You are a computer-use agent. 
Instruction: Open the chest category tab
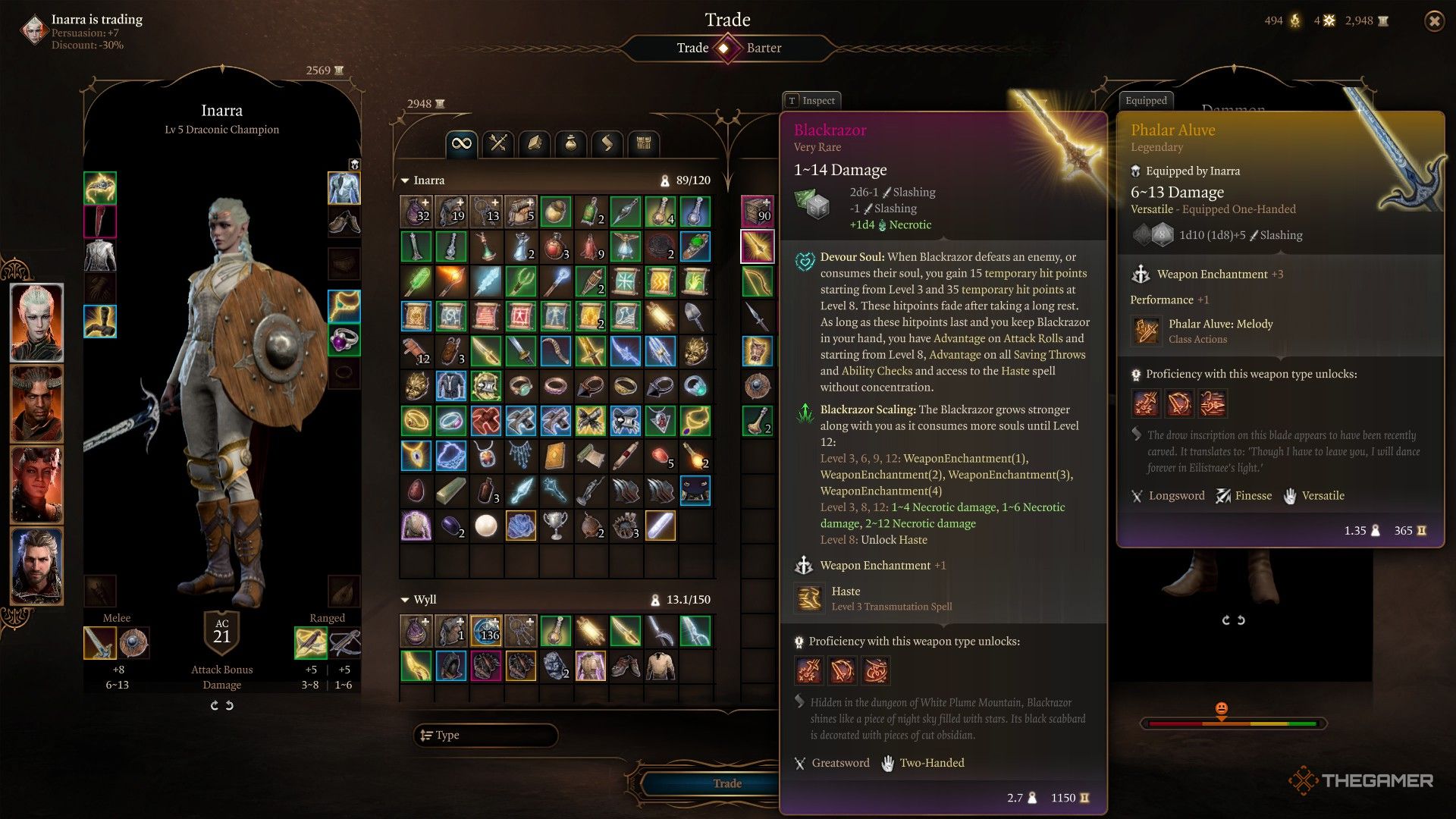(x=644, y=143)
